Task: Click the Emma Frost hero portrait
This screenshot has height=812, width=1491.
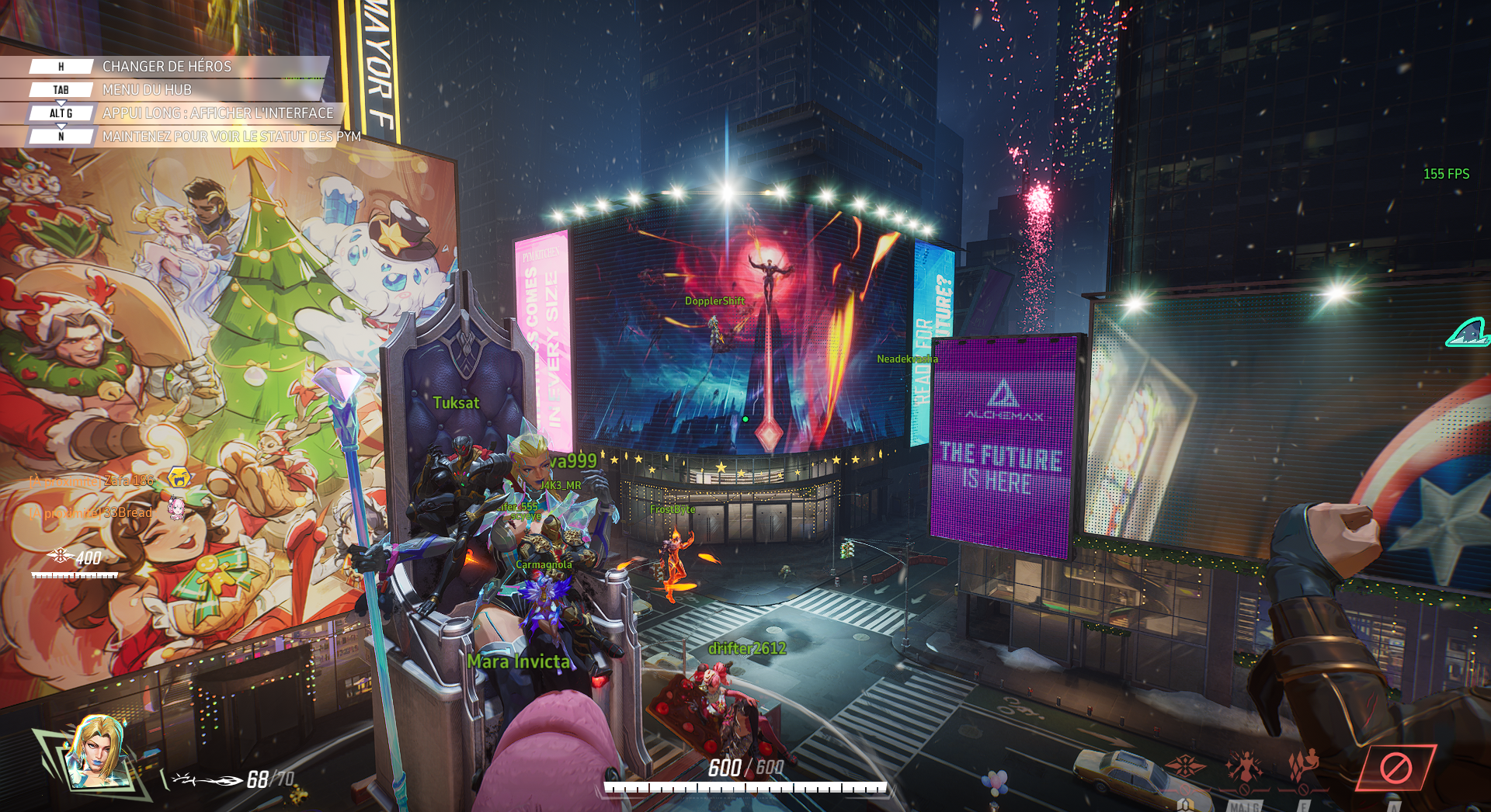Action: click(x=99, y=751)
